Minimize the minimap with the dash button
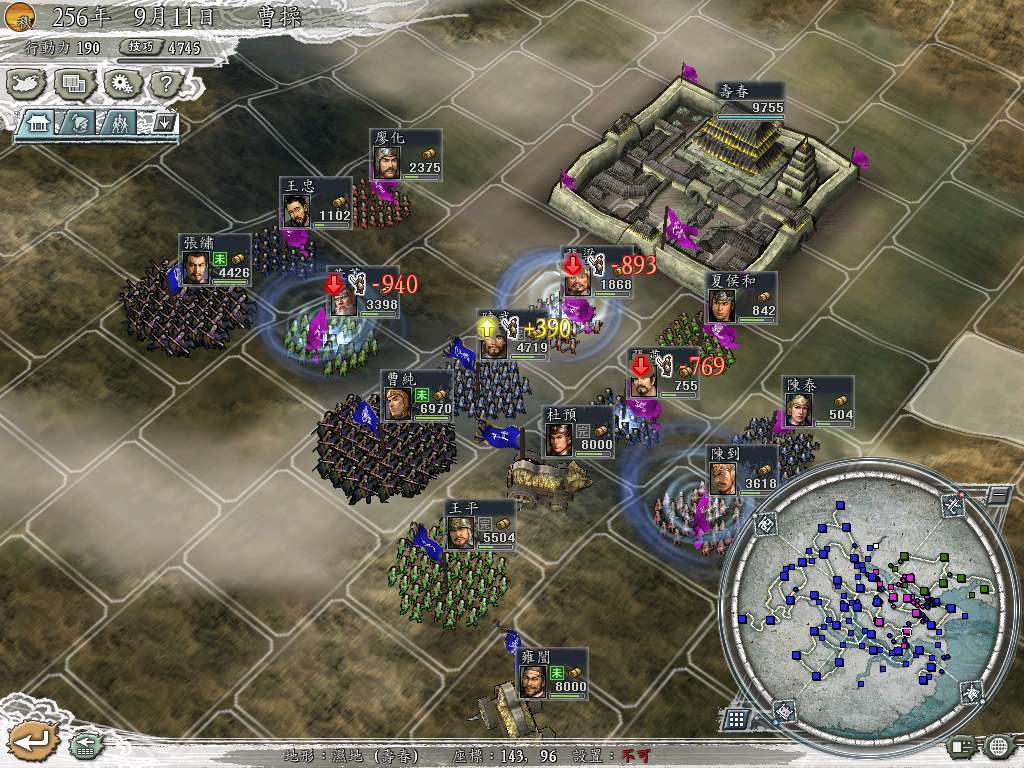 (x=997, y=494)
